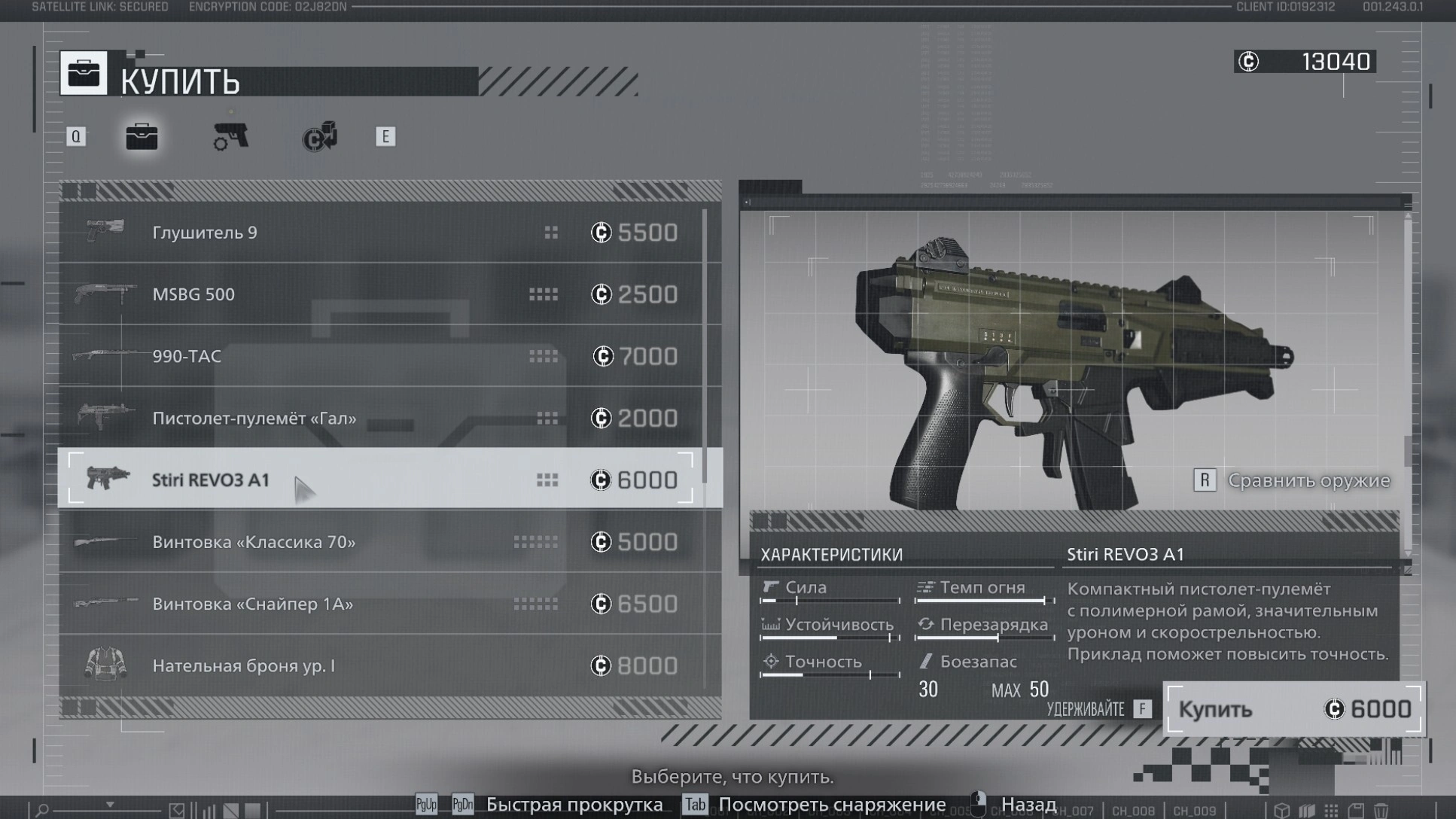Switch to the briefcase buy tab
The height and width of the screenshot is (819, 1456).
pyautogui.click(x=142, y=137)
